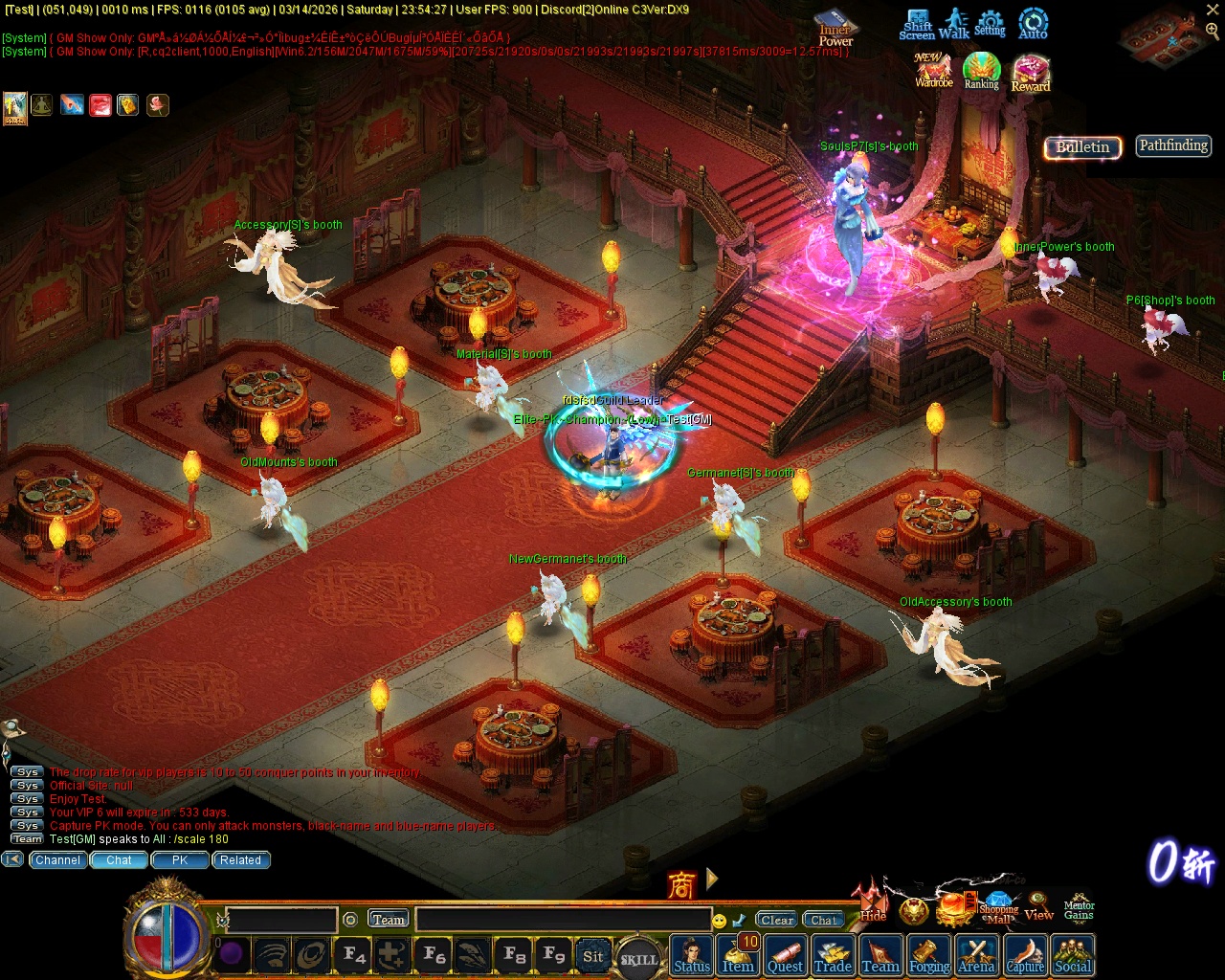
Task: Open the Wardrobe
Action: point(933,71)
